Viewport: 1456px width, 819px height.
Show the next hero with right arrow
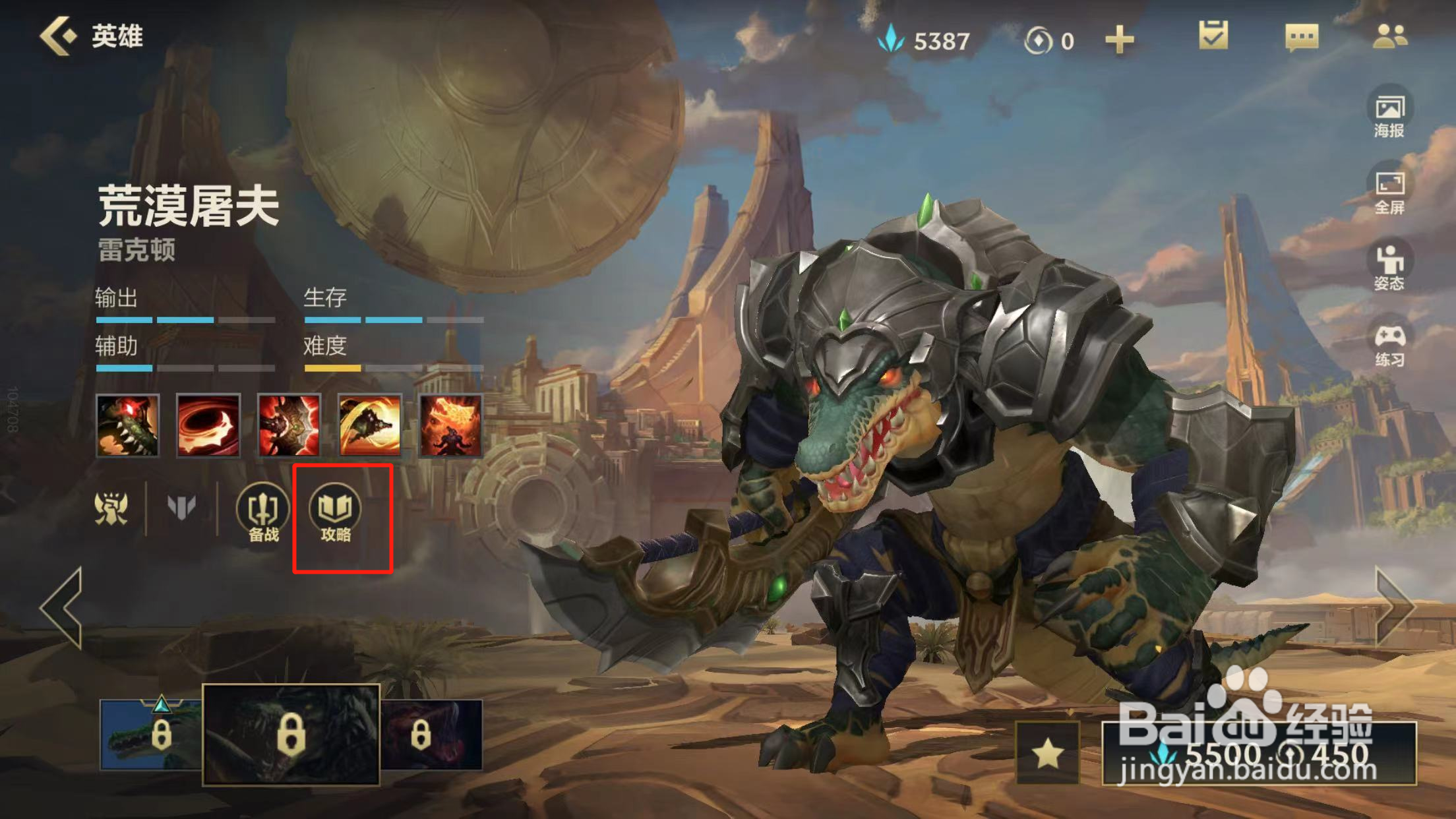1394,607
